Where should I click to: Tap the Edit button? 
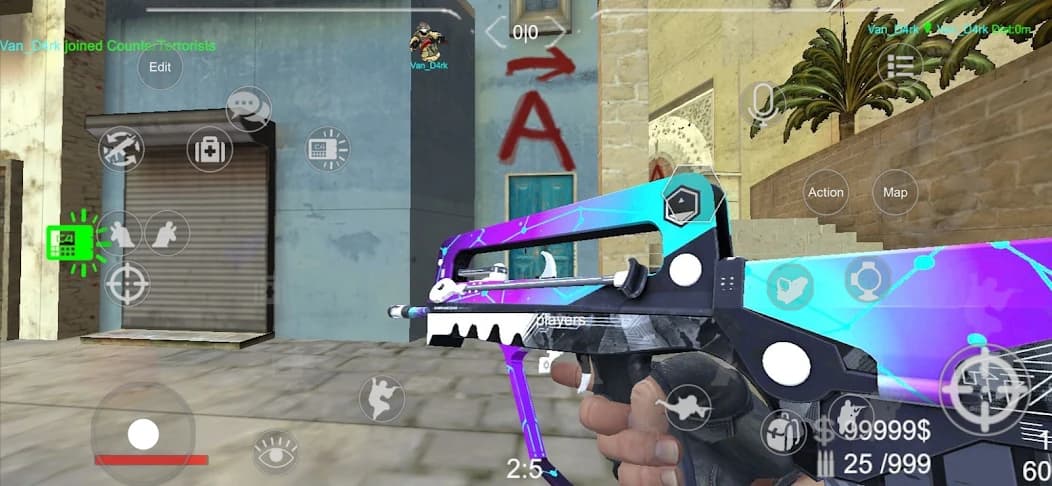[x=160, y=67]
